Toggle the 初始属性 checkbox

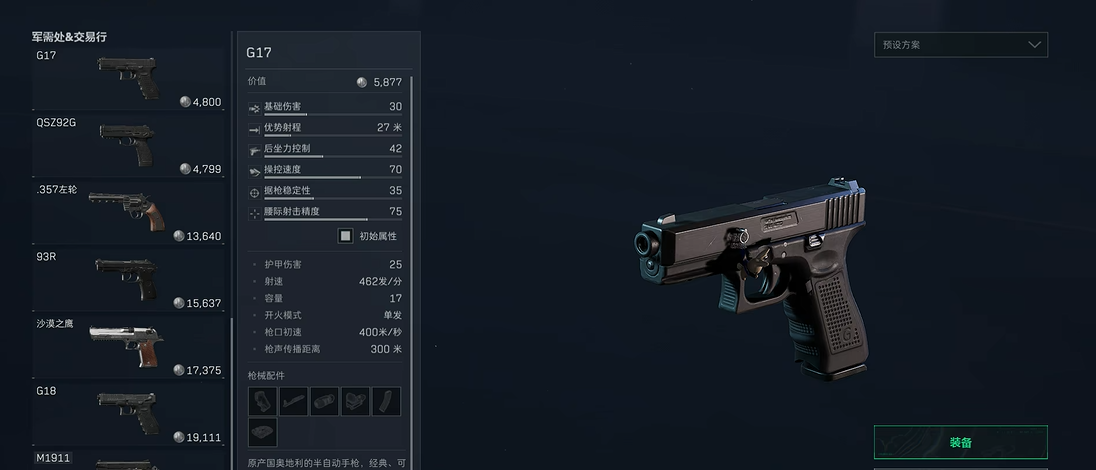[x=345, y=236]
